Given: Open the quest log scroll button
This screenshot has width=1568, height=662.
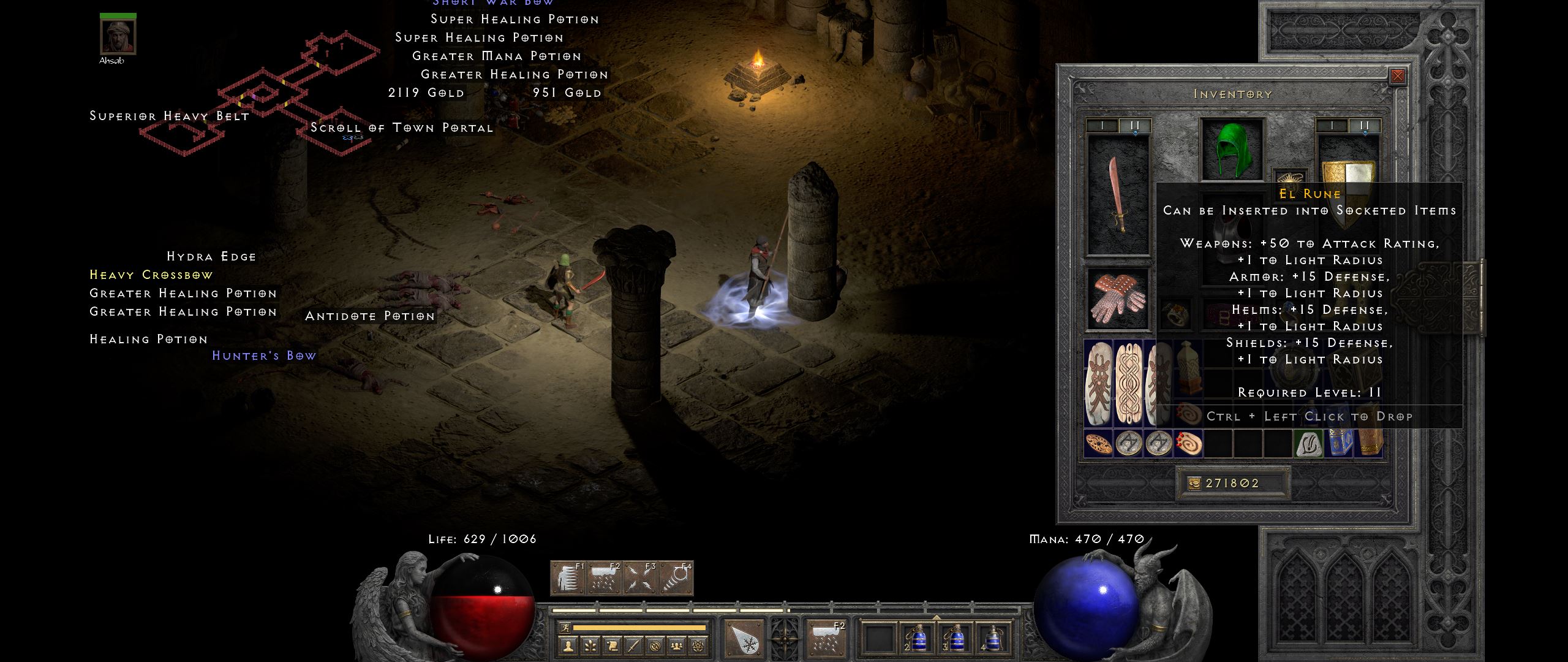Looking at the screenshot, I should 612,645.
